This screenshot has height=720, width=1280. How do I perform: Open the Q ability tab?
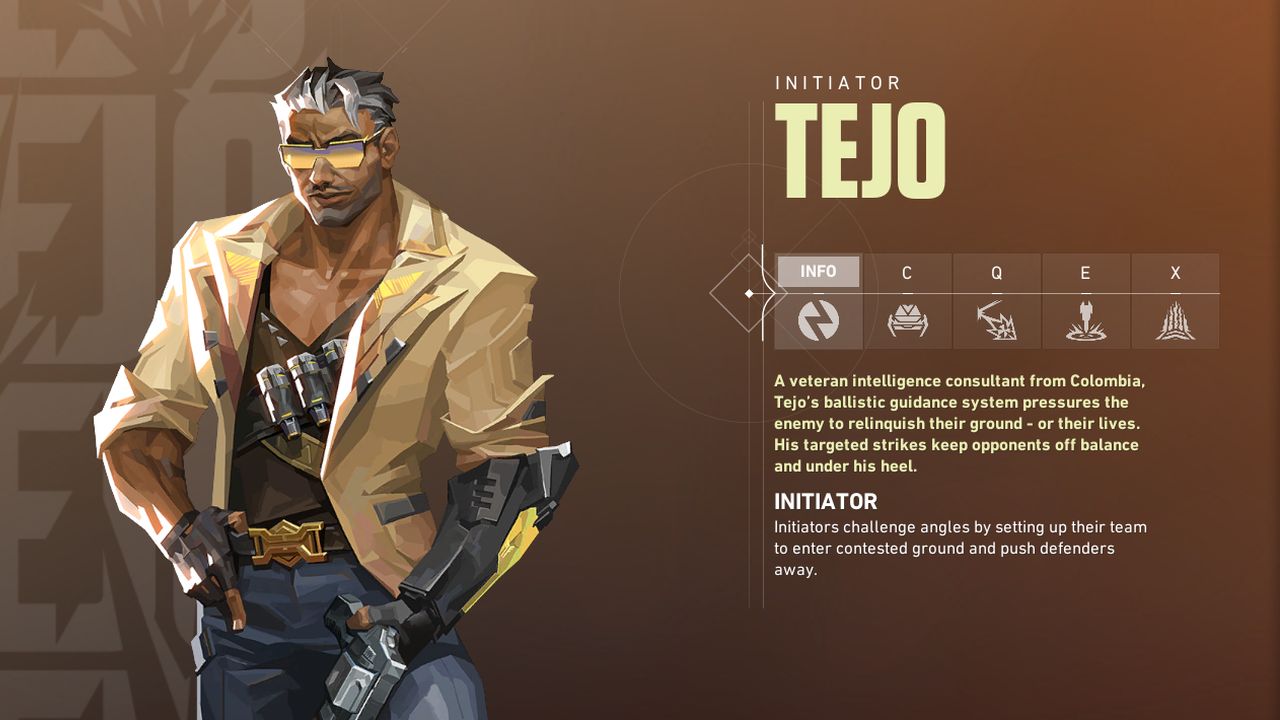[x=996, y=301]
